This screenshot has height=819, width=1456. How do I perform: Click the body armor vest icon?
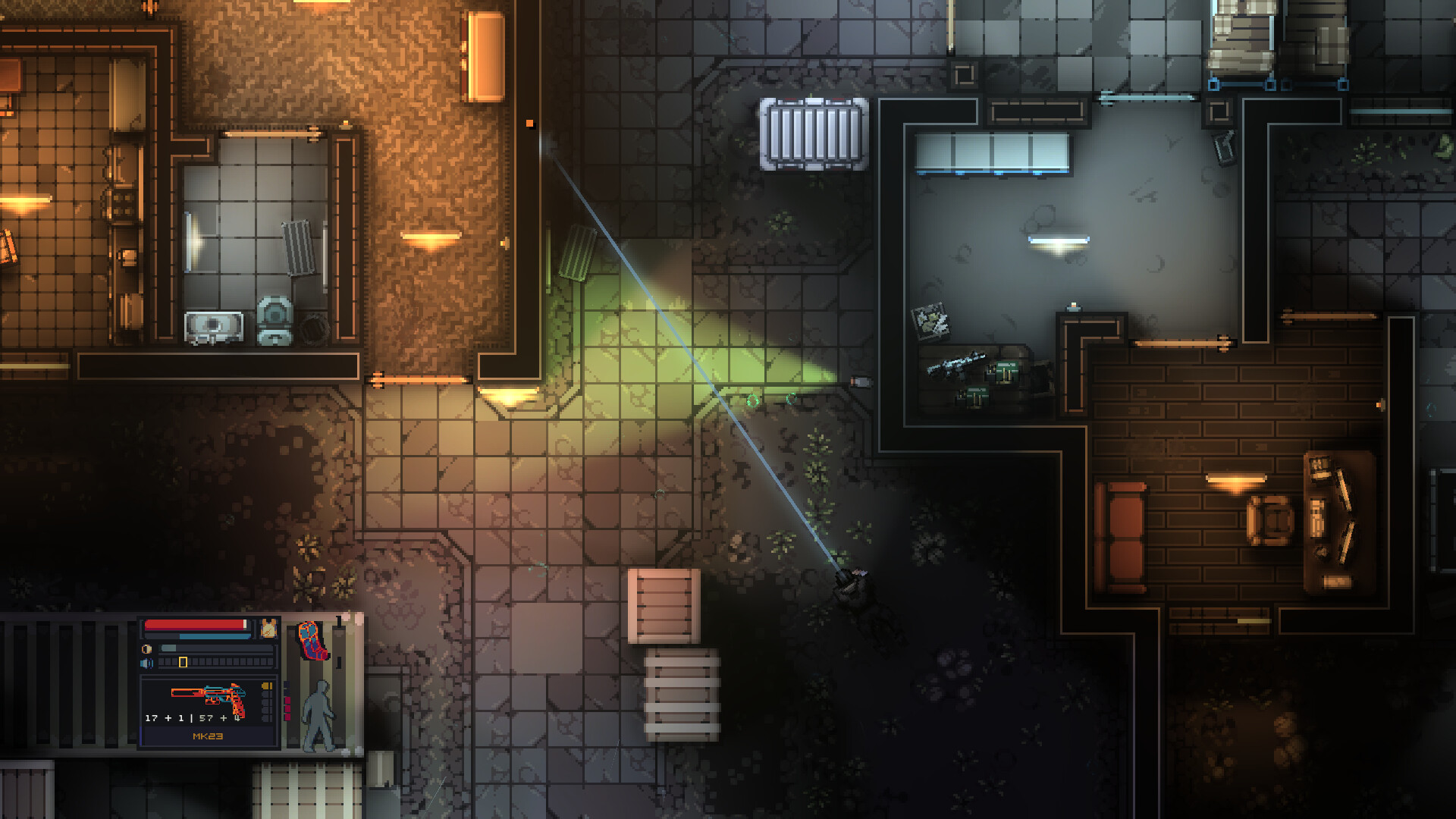[268, 628]
